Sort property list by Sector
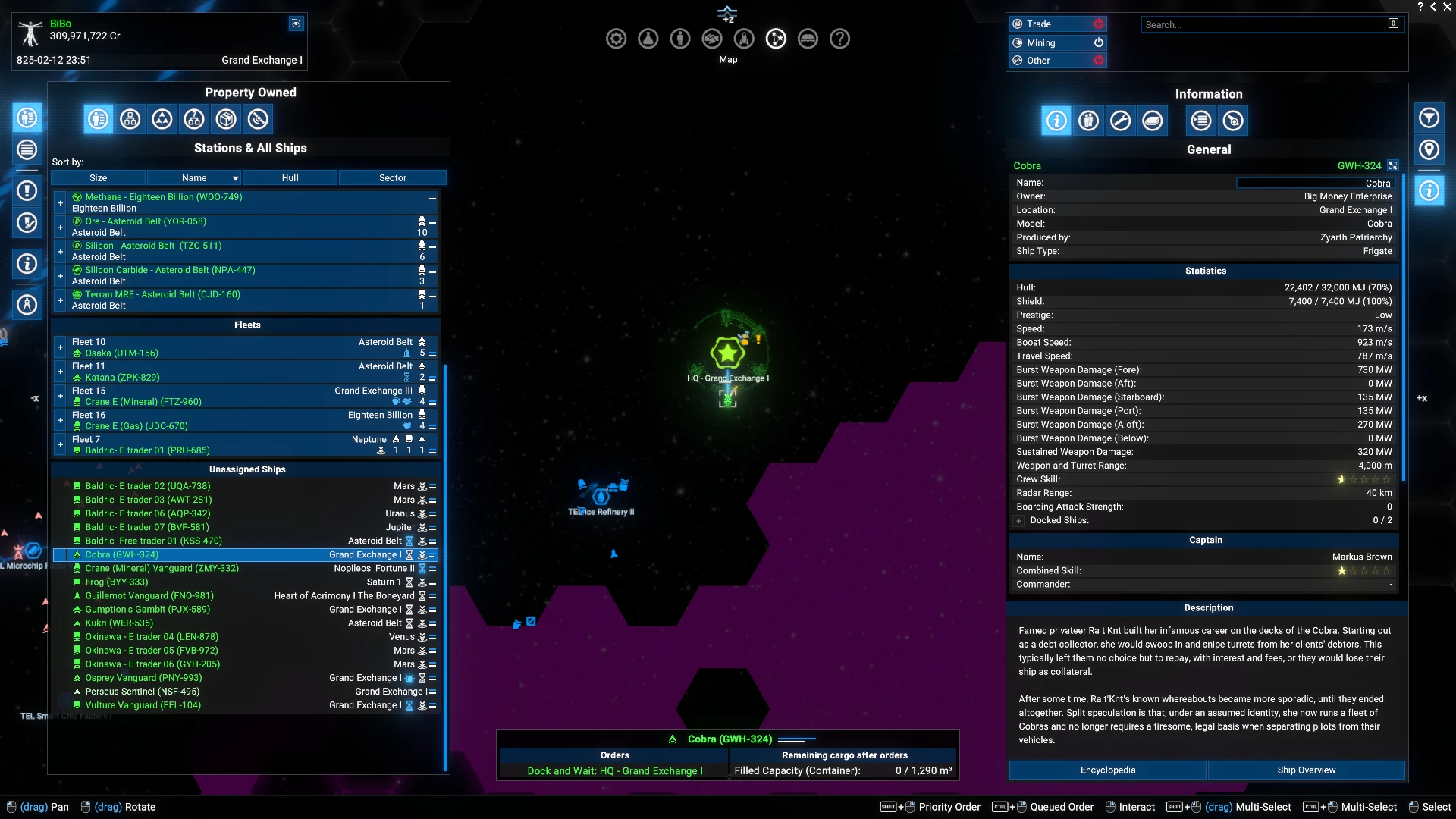The height and width of the screenshot is (819, 1456). tap(392, 178)
